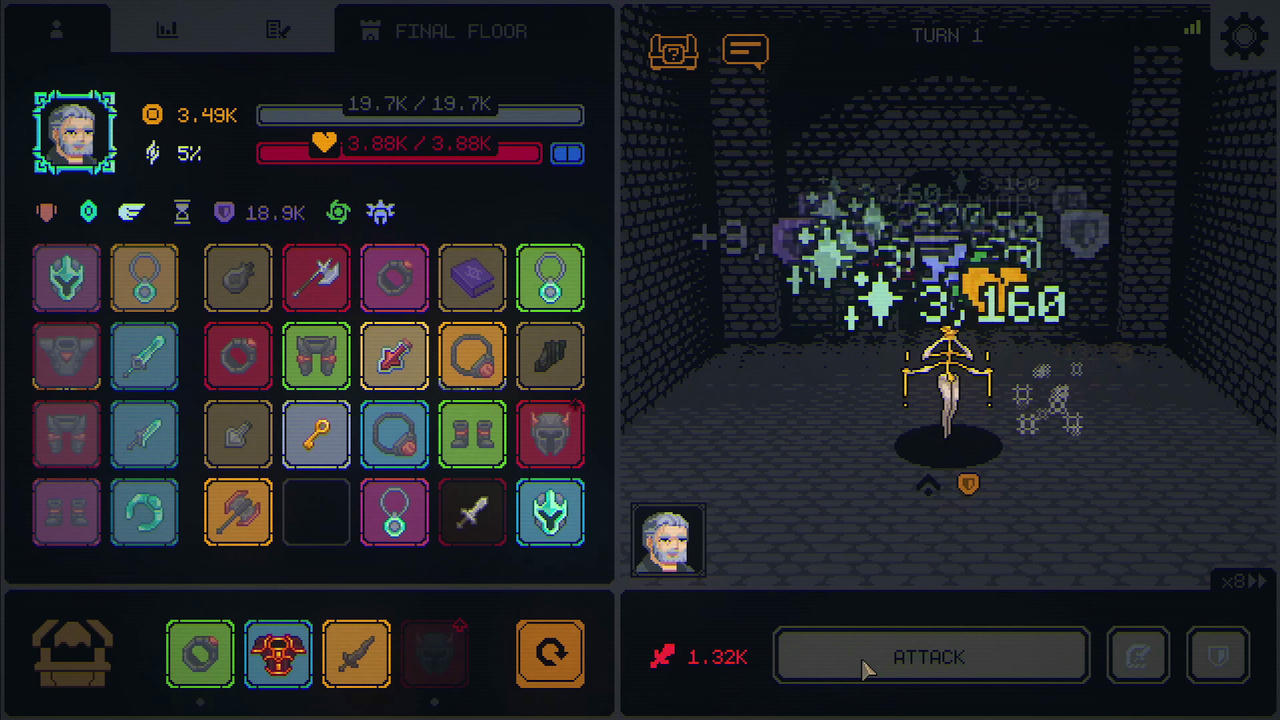
Task: Click the orange refresh arrow button
Action: tap(550, 654)
